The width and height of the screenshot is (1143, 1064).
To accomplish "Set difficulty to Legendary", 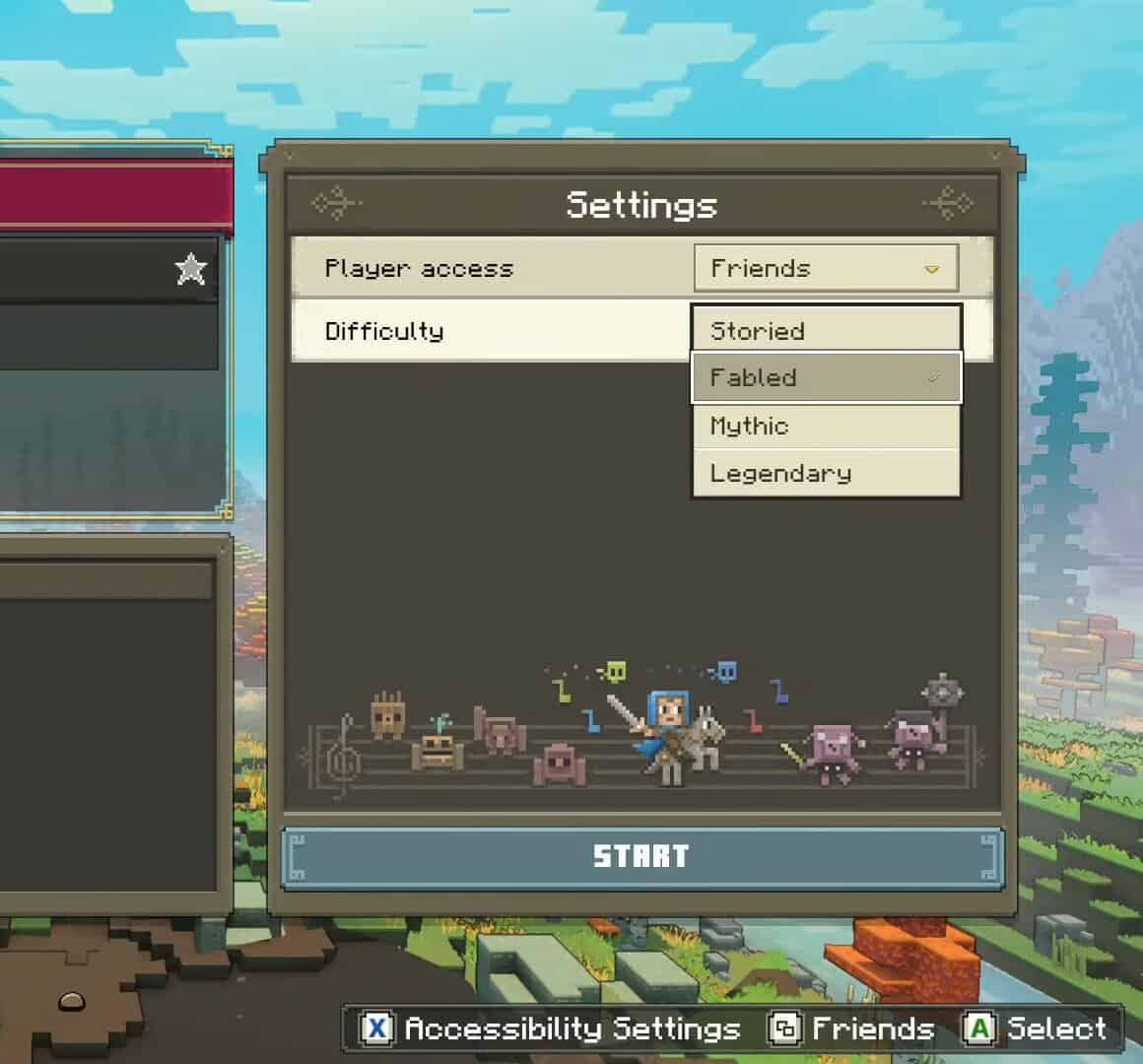I will coord(826,473).
